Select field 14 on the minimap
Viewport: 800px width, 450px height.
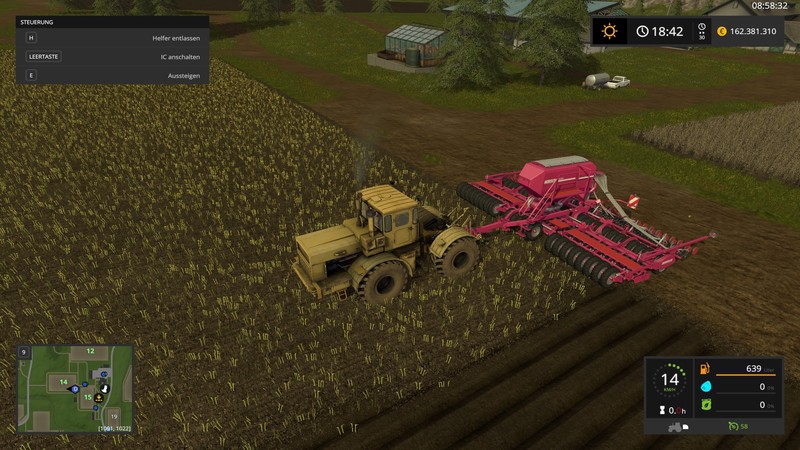click(63, 381)
